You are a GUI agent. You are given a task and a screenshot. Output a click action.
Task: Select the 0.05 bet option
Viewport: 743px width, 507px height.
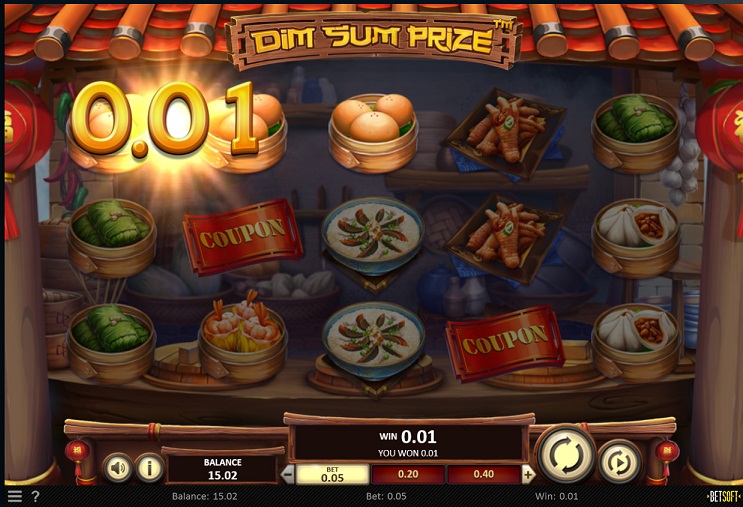click(x=333, y=474)
